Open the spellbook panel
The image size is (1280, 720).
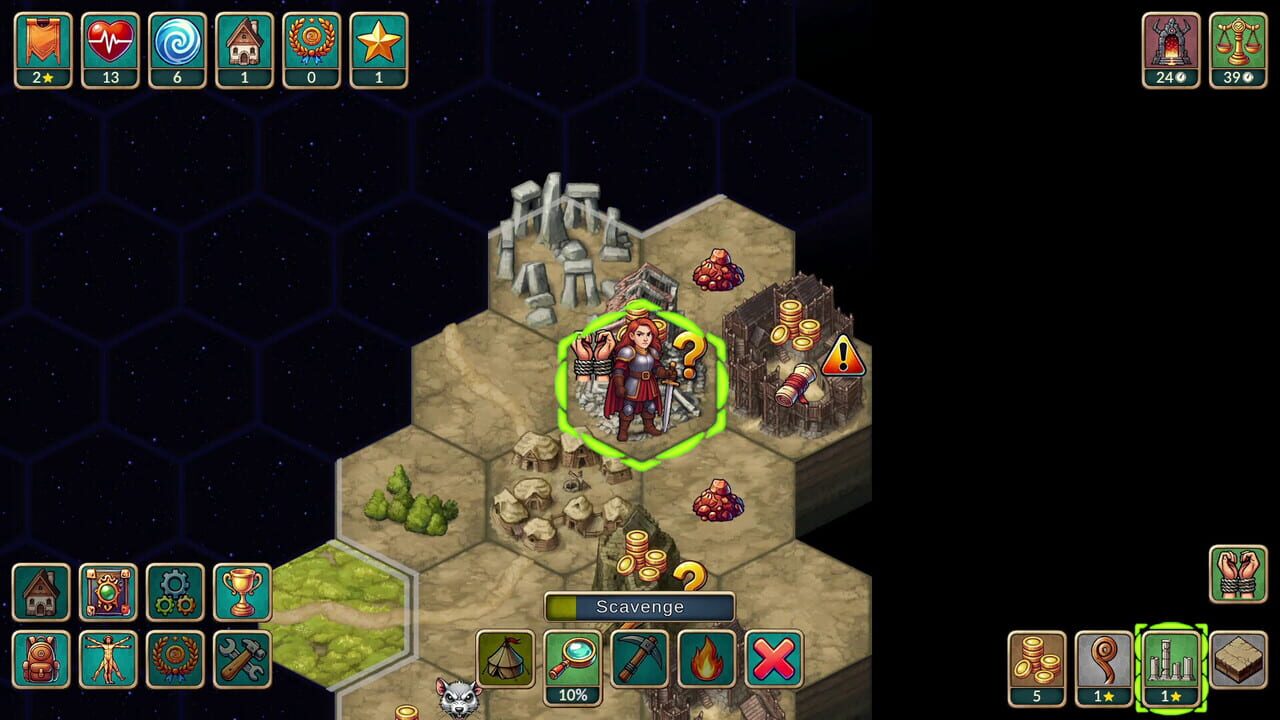click(x=108, y=594)
